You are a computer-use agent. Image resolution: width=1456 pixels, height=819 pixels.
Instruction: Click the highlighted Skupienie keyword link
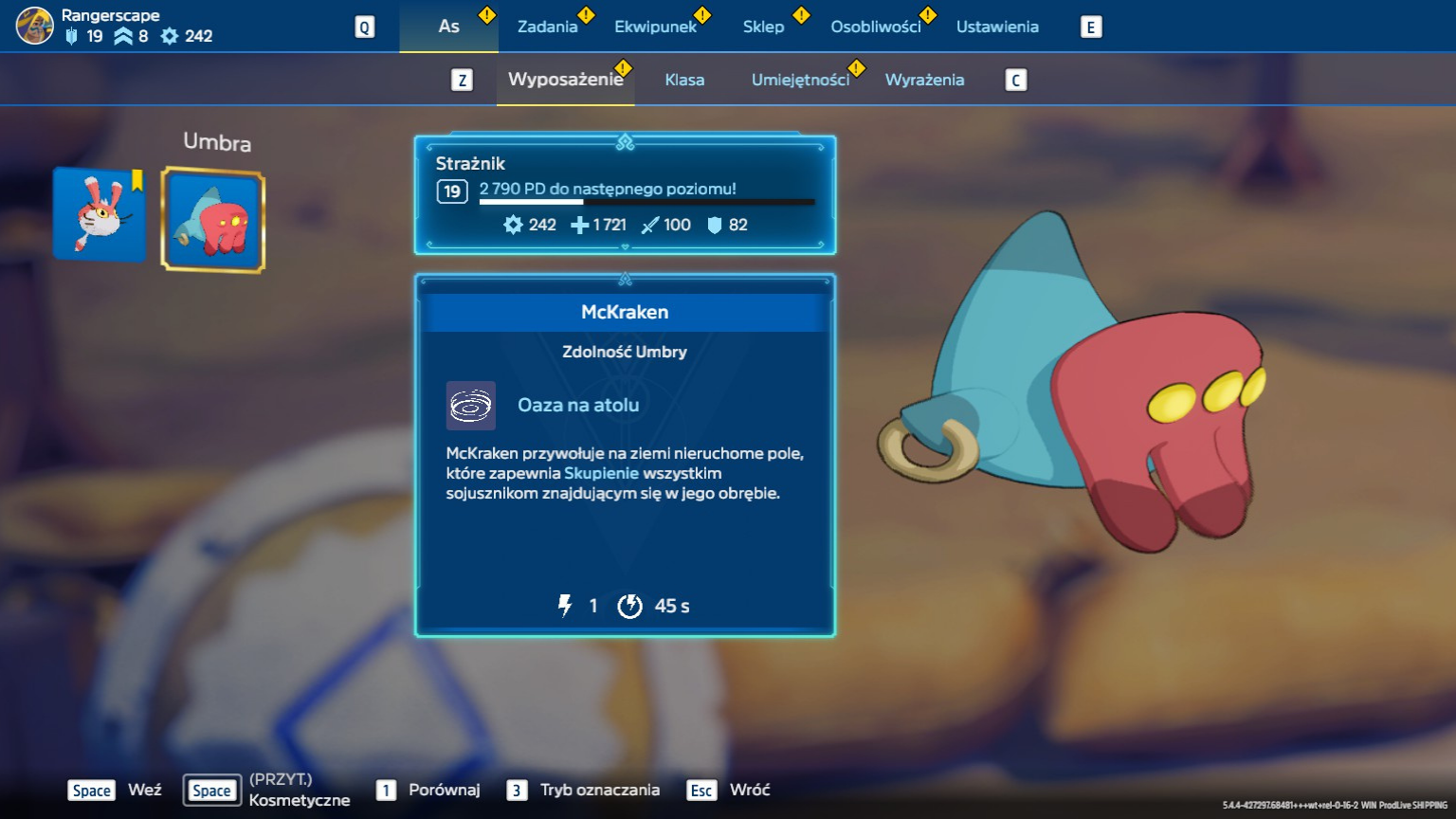point(601,473)
